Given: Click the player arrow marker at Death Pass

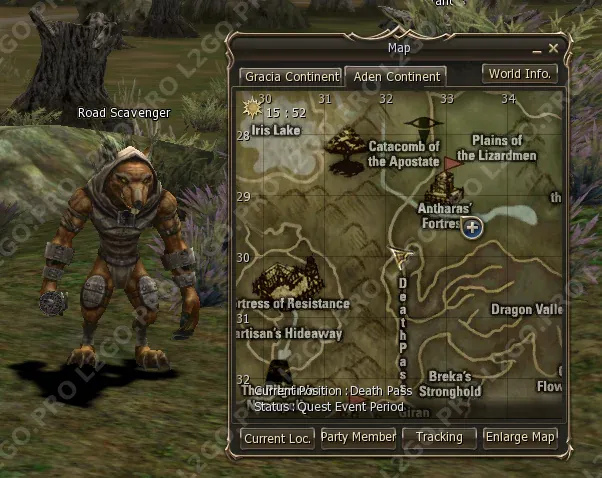Looking at the screenshot, I should (403, 257).
